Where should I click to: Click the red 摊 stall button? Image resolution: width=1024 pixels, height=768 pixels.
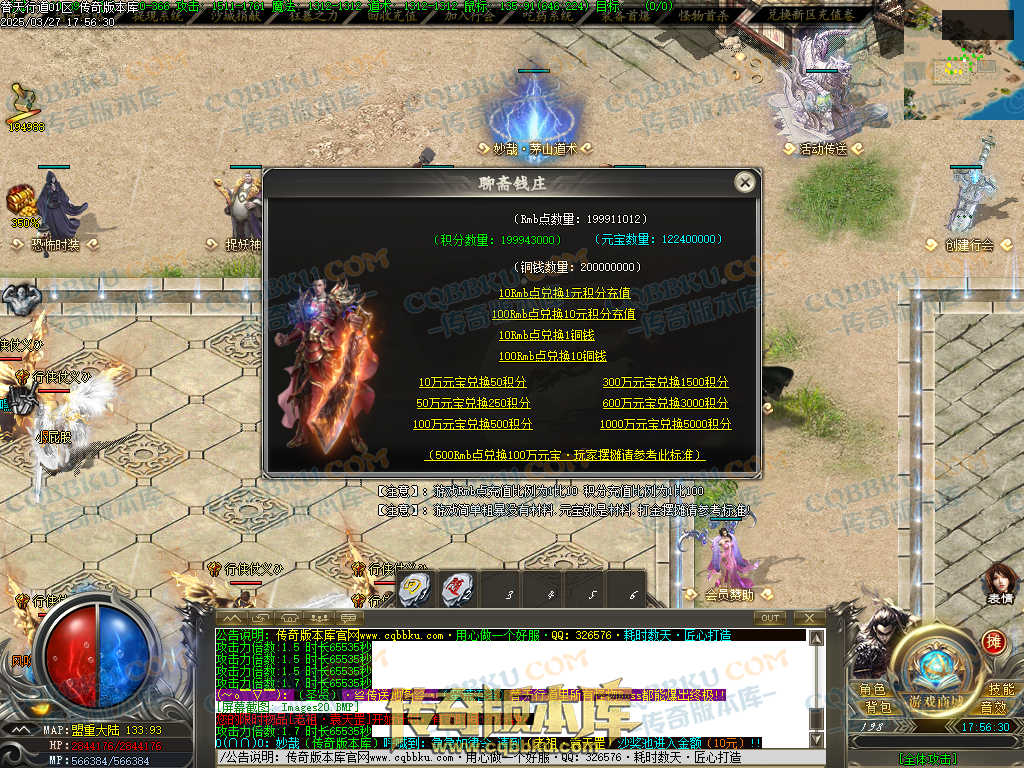pyautogui.click(x=993, y=641)
